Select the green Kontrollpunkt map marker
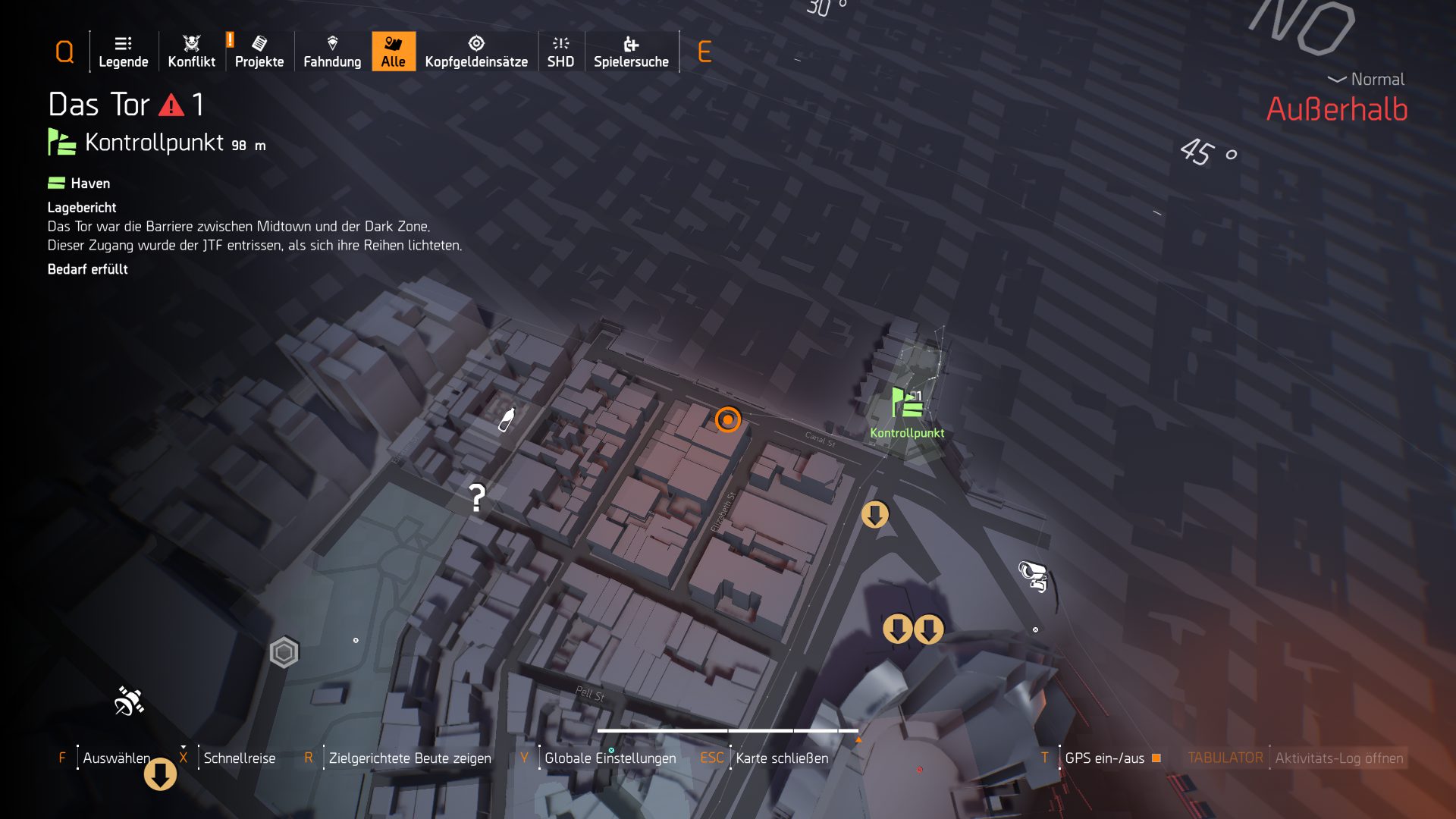Screen dimensions: 1456x819 (907, 403)
